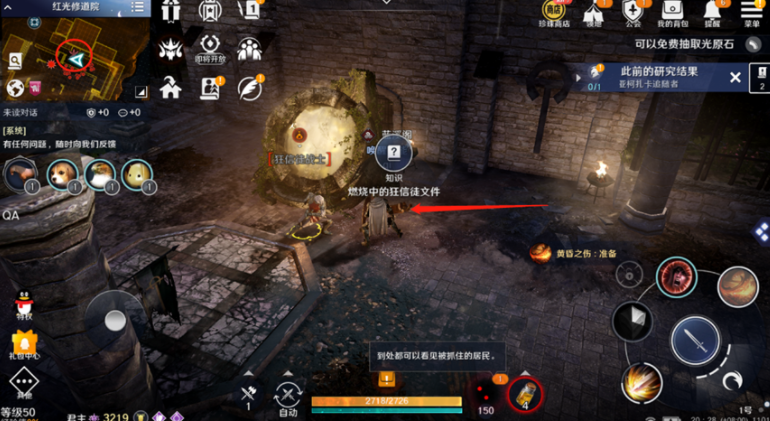The height and width of the screenshot is (421, 770).
Task: Select the beagle dog pet portrait
Action: (x=63, y=175)
